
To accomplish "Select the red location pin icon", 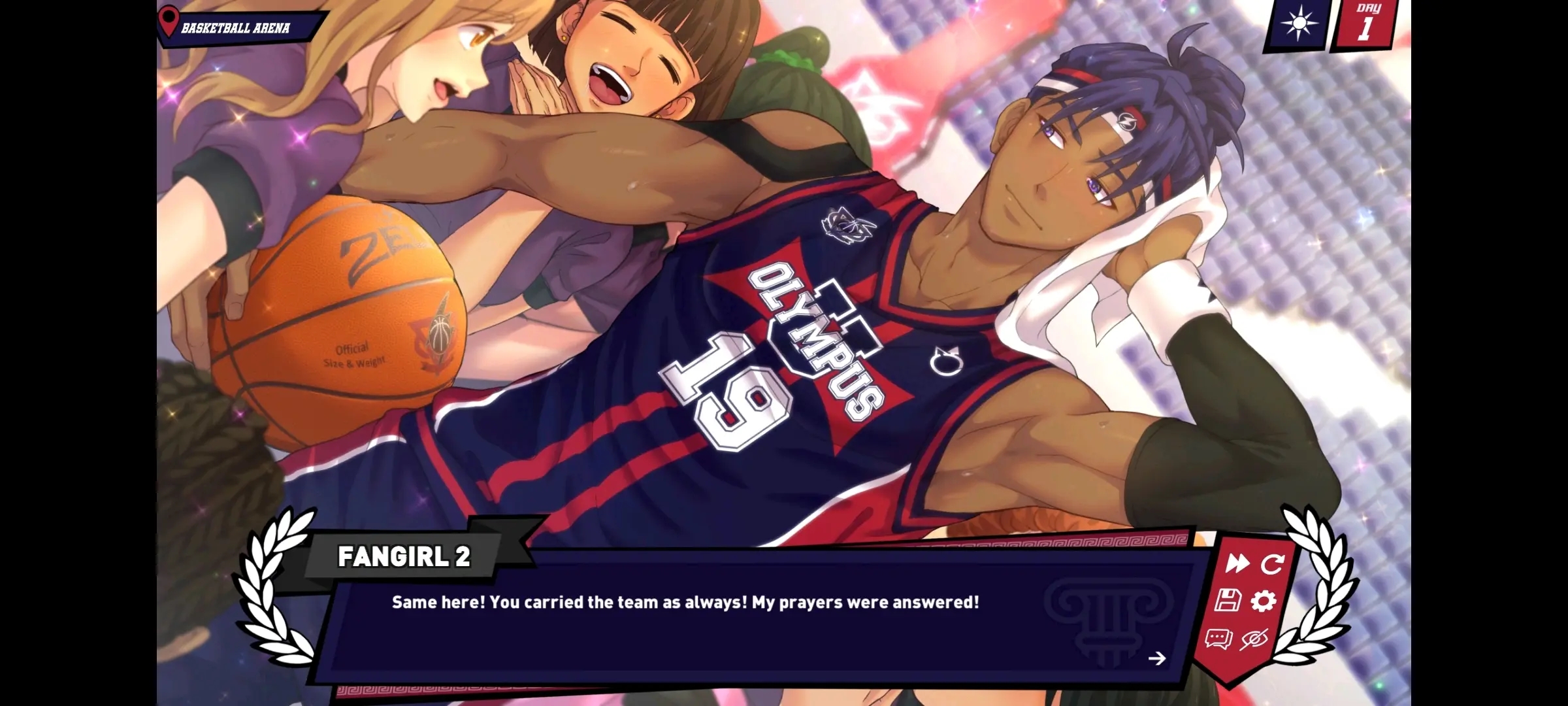I will (x=169, y=20).
